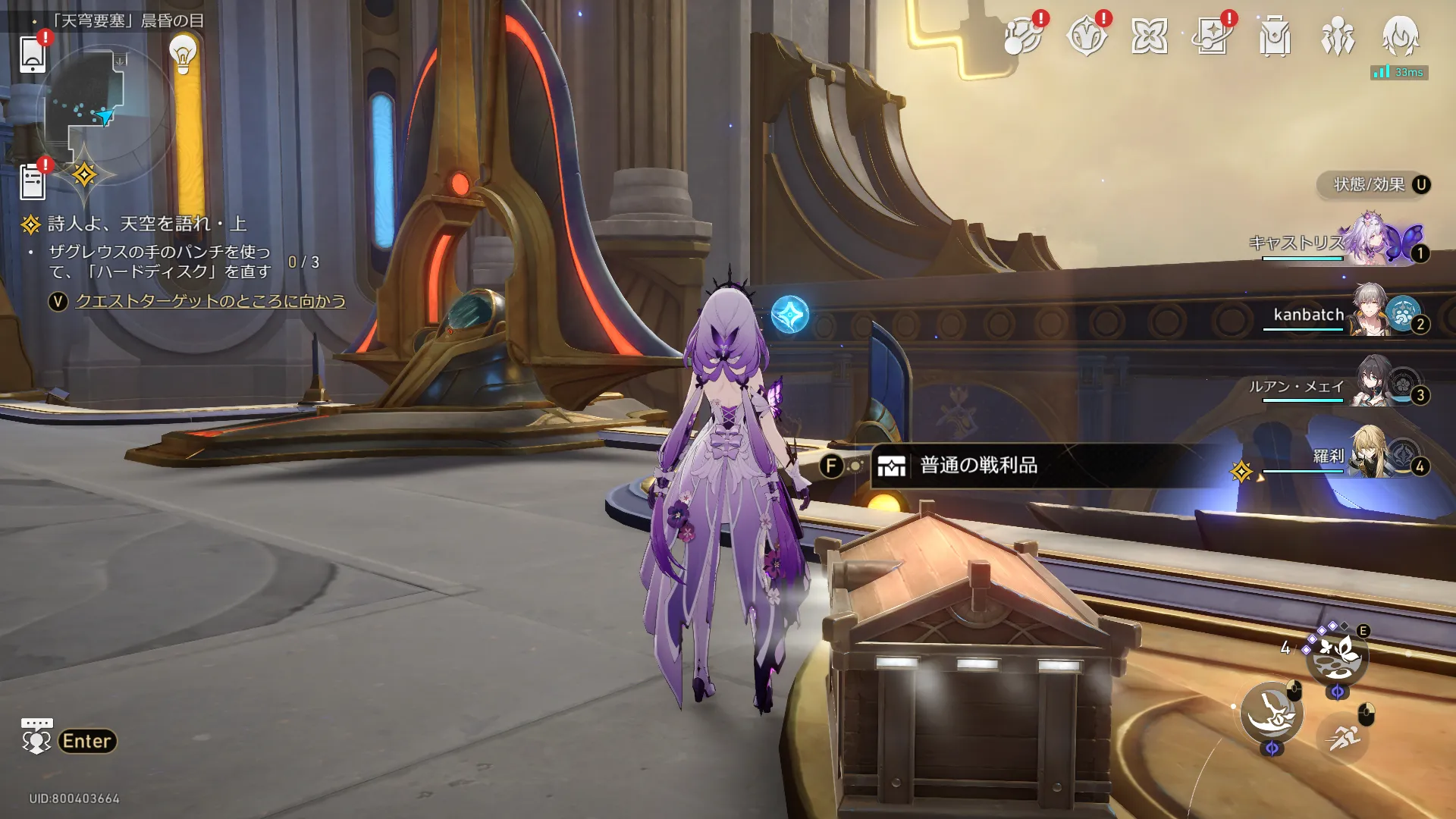Screen dimensions: 1456x819
Task: Open the backpack inventory icon
Action: coord(1275,36)
